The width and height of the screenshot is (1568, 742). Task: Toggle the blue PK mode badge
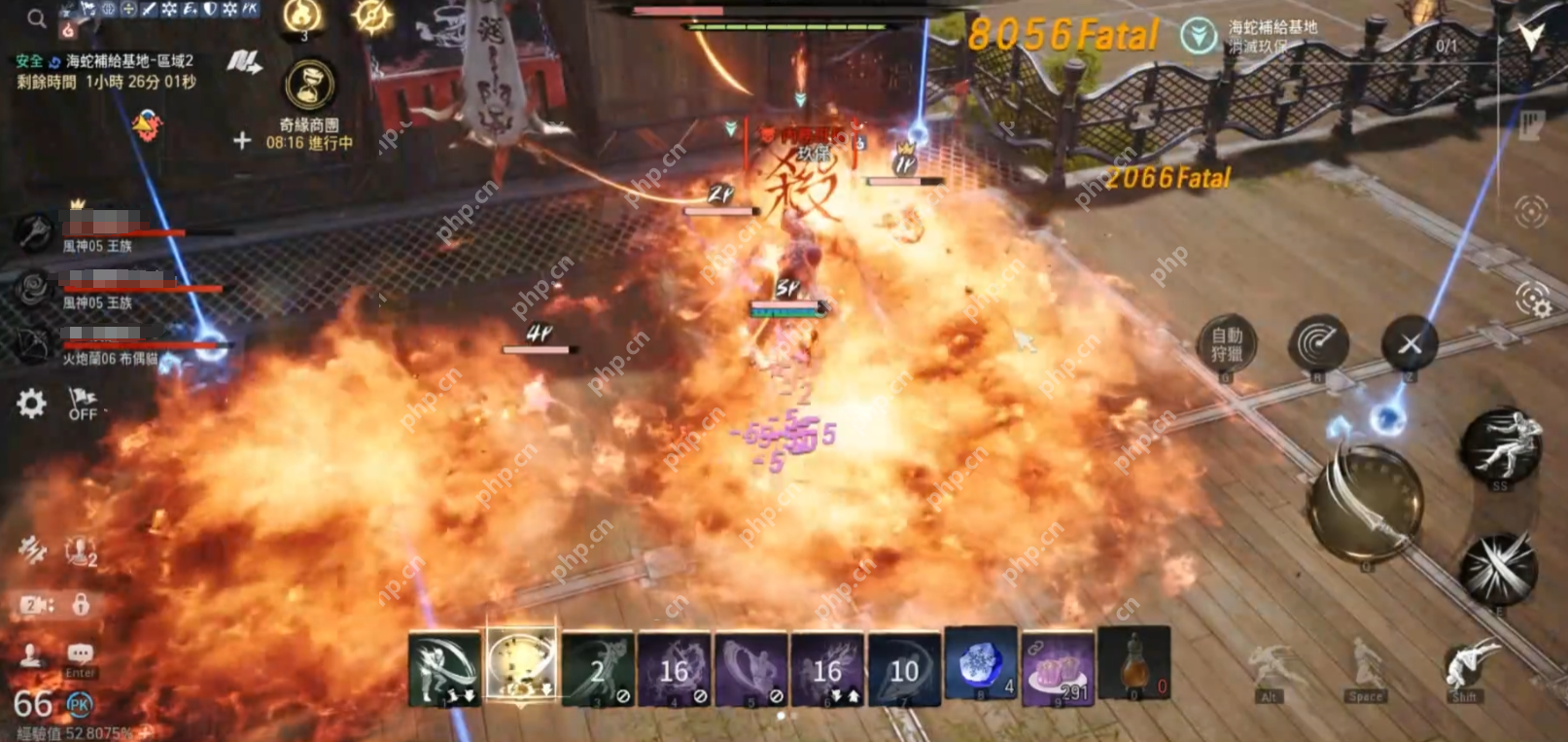tap(79, 704)
